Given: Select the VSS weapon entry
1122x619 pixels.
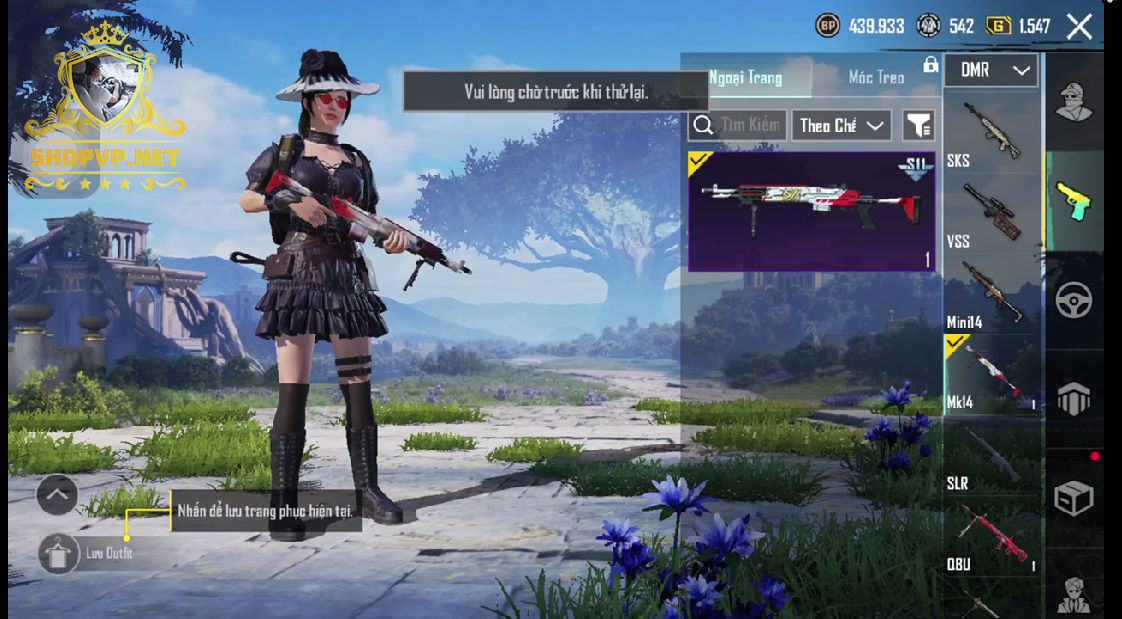Looking at the screenshot, I should tap(992, 213).
